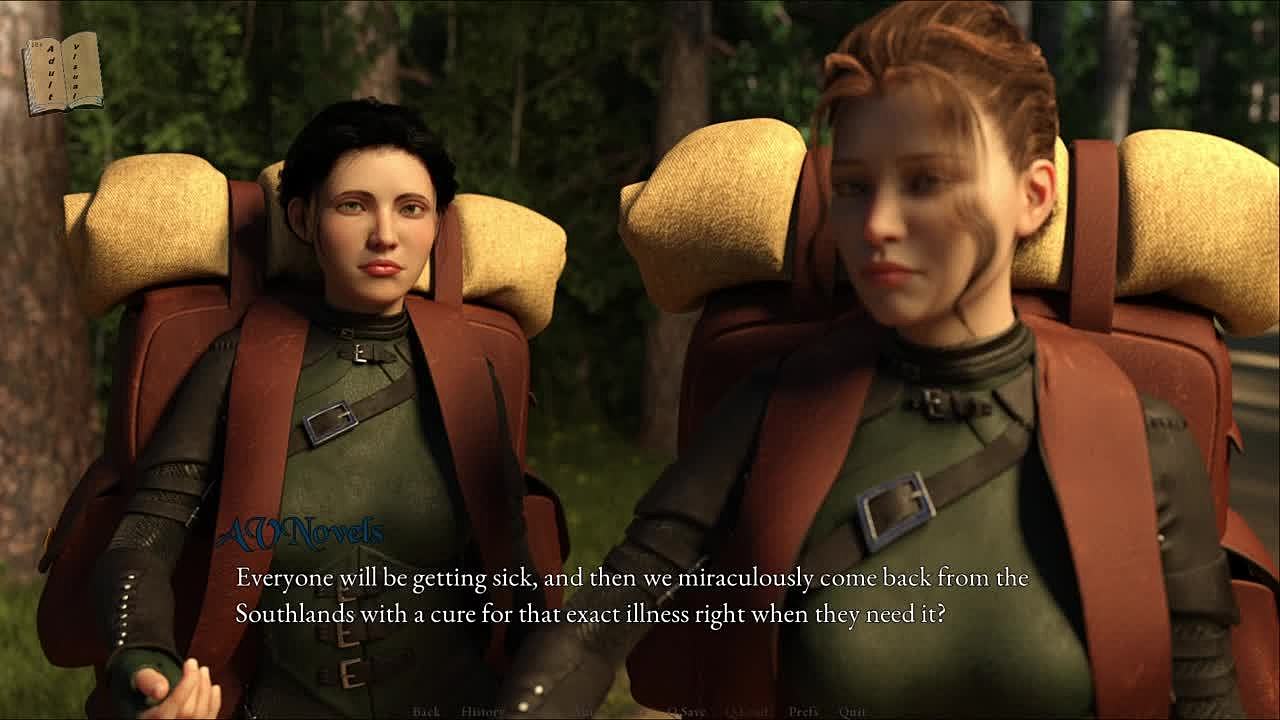The image size is (1280, 720).
Task: Open the Prefs settings menu
Action: pos(803,712)
